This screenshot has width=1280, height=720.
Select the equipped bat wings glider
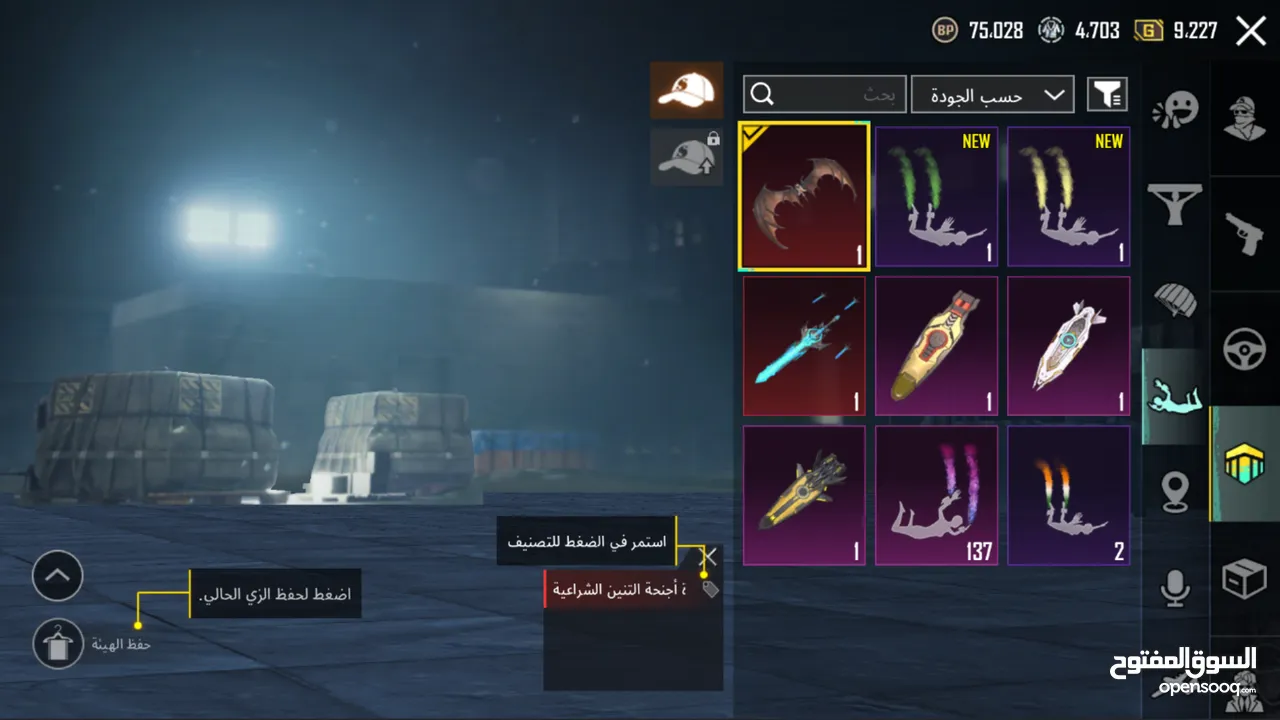coord(804,196)
